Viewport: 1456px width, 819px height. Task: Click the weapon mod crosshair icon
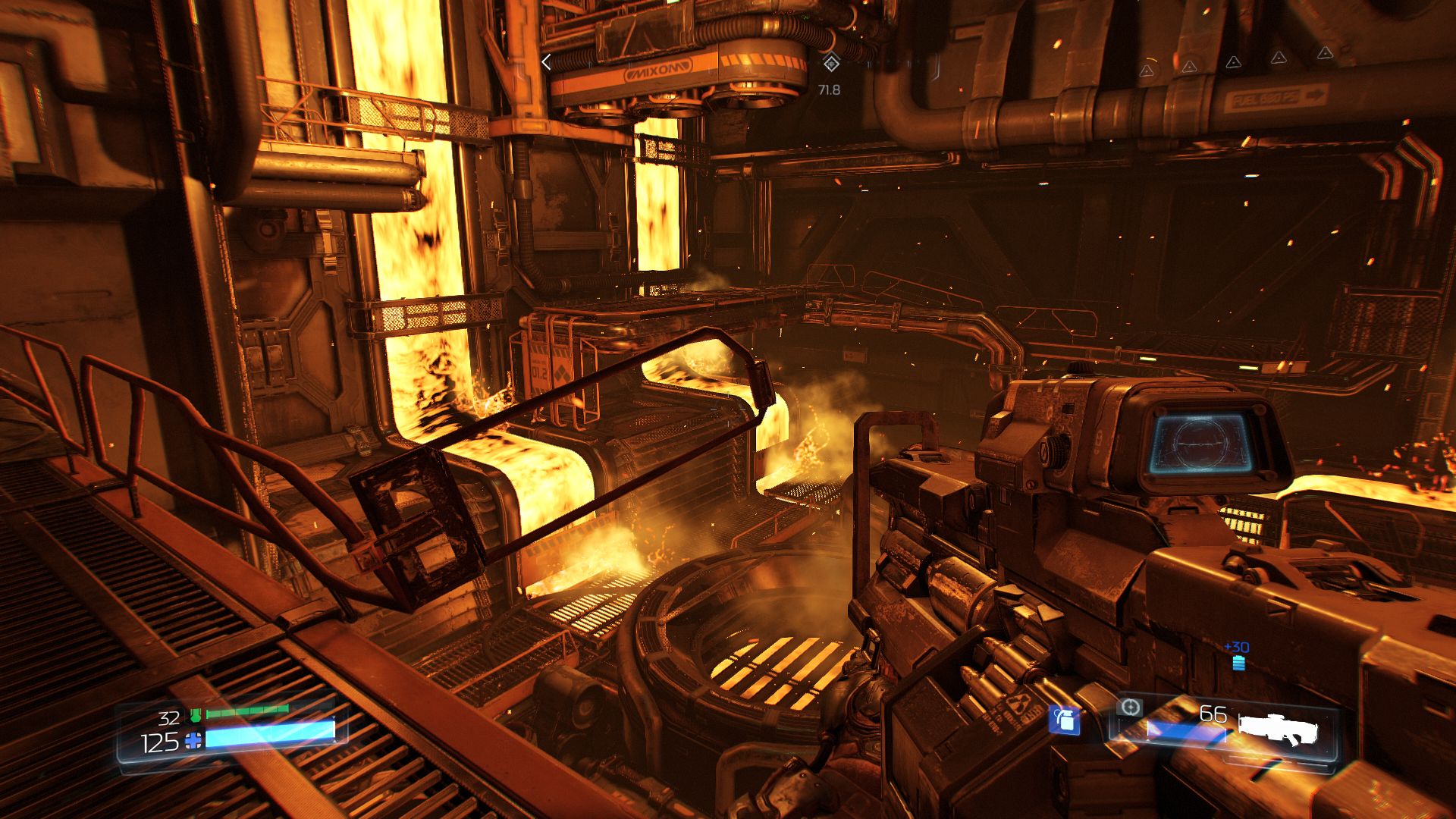pos(1130,708)
